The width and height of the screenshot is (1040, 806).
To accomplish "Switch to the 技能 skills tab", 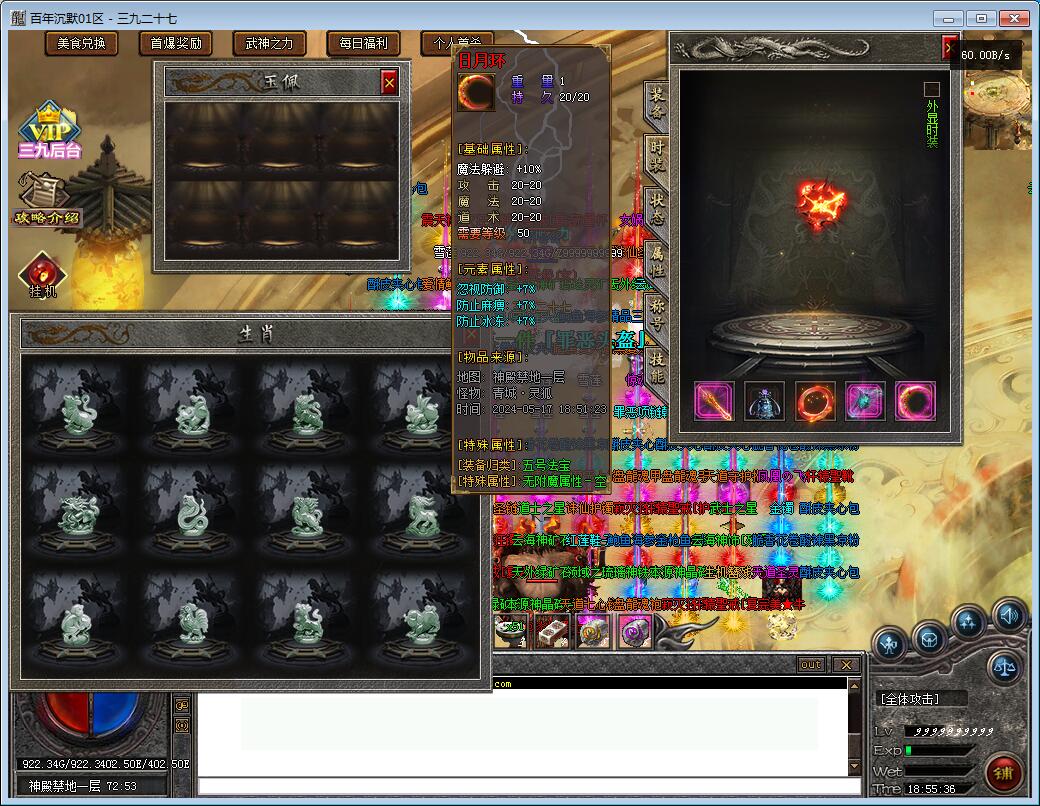I will pos(656,366).
